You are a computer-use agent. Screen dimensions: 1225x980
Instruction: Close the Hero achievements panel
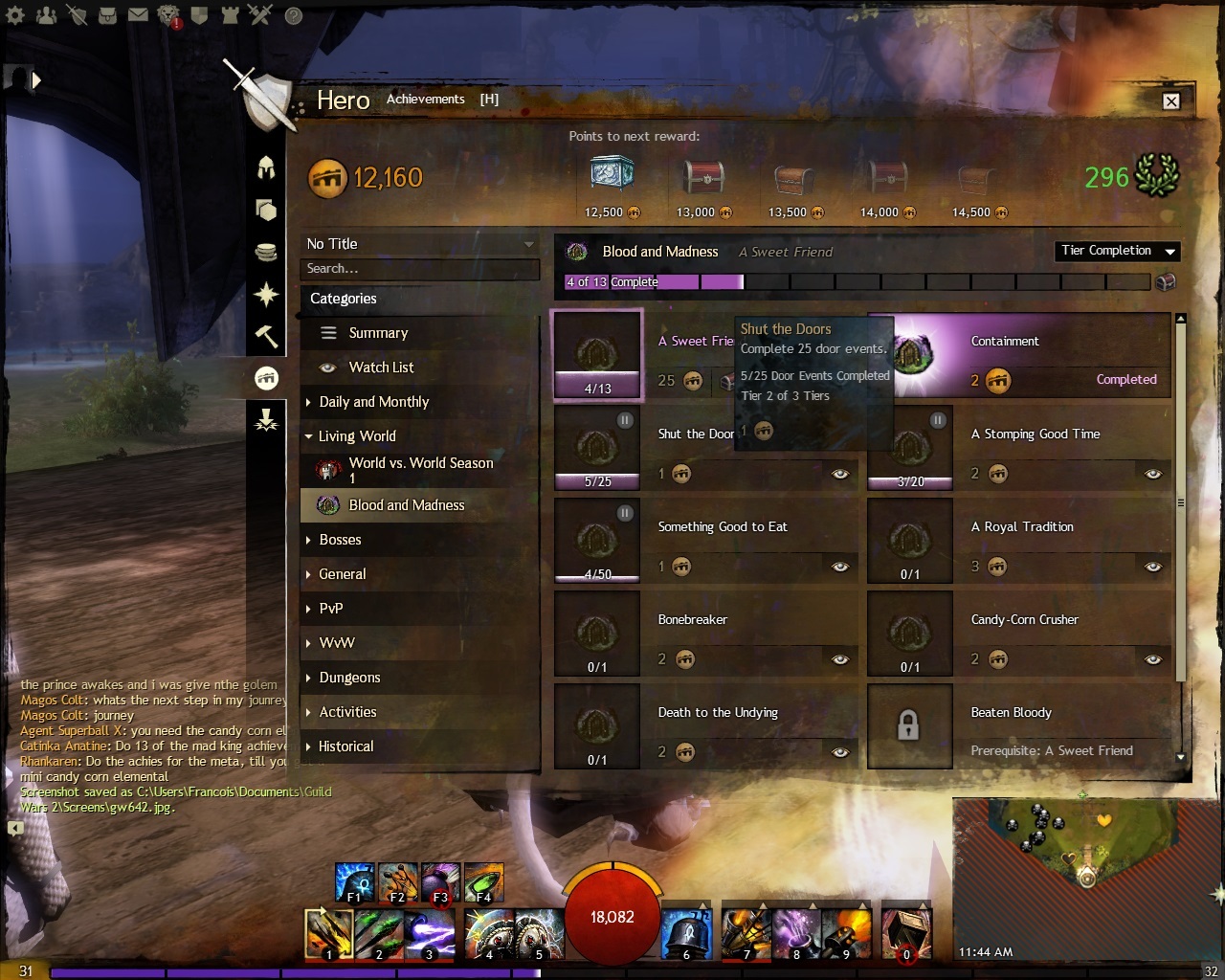1170,101
